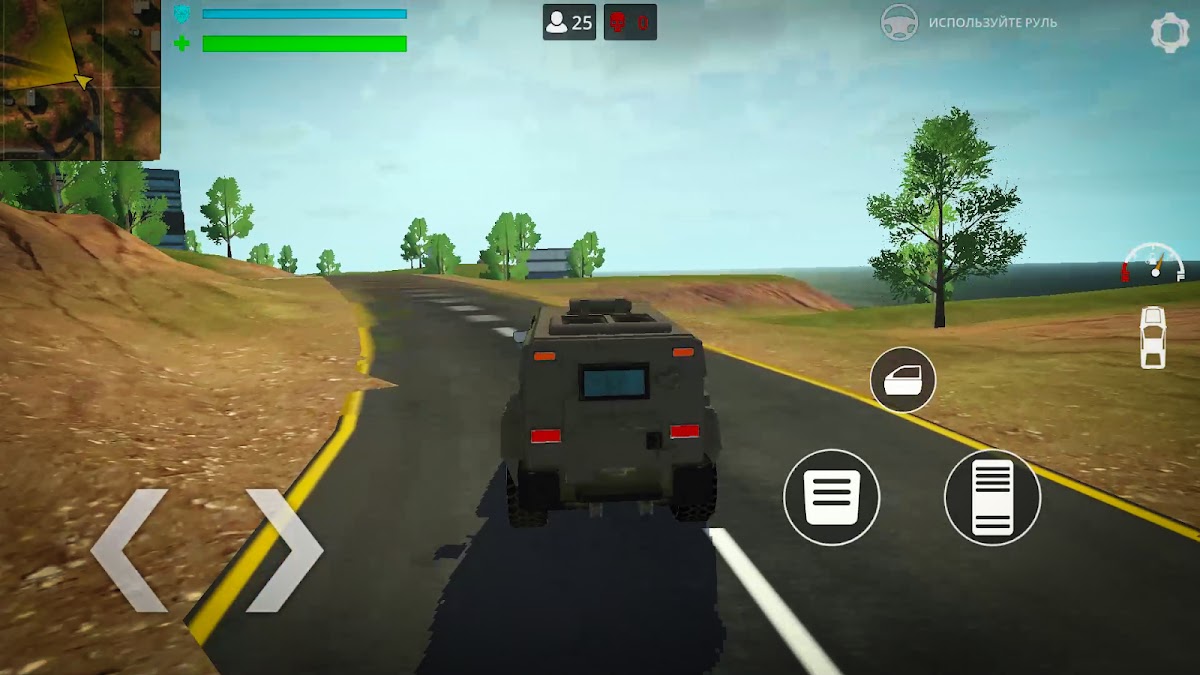The height and width of the screenshot is (675, 1200).
Task: Exit vehicle using the car door button
Action: coord(902,380)
